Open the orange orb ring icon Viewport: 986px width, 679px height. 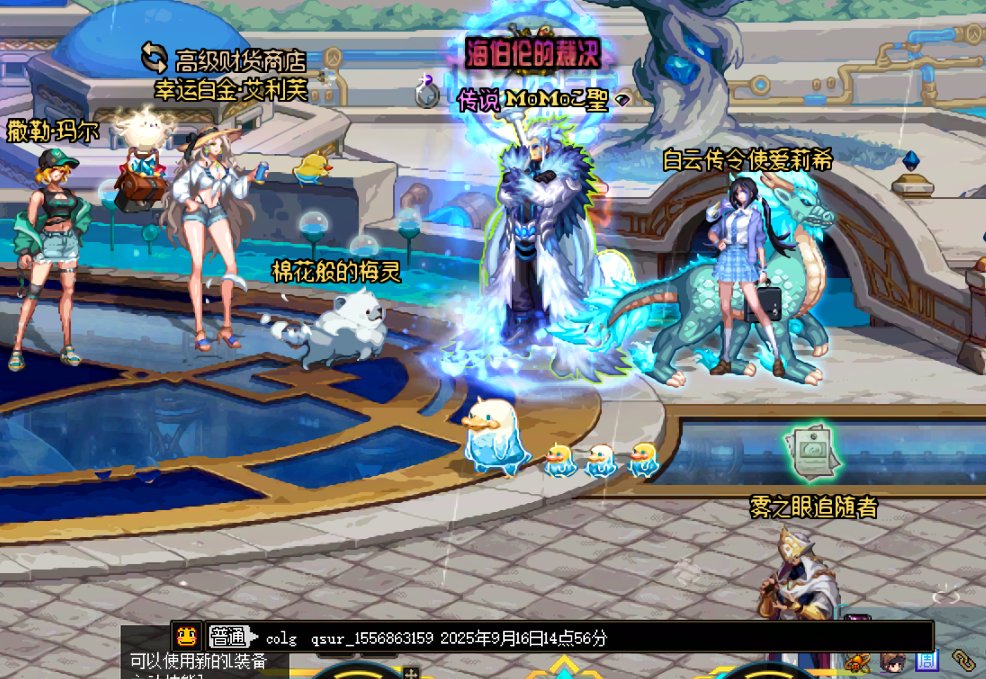(857, 661)
